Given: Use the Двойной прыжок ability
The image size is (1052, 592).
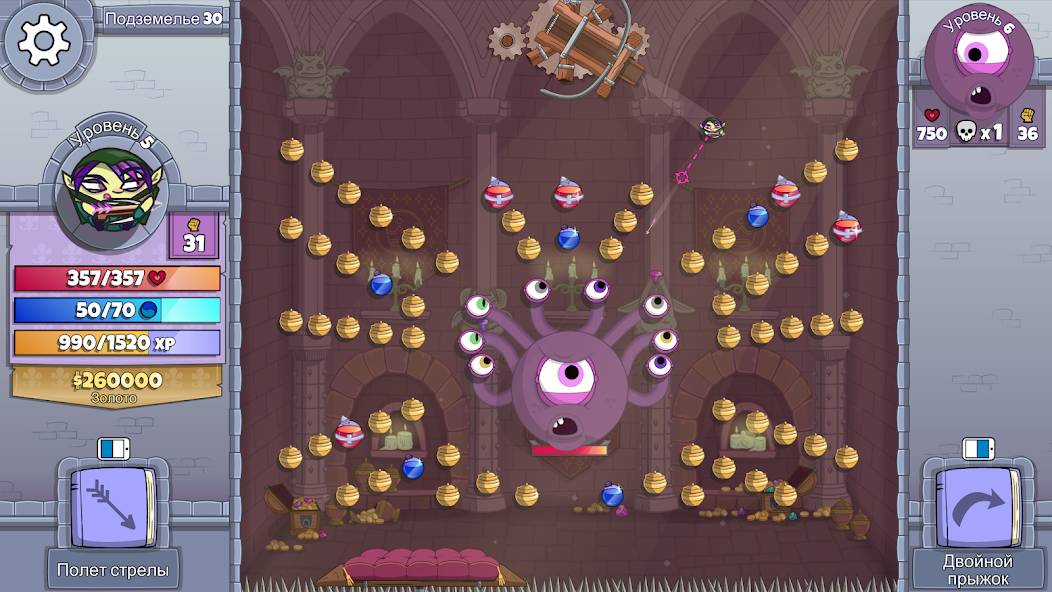Looking at the screenshot, I should (977, 509).
